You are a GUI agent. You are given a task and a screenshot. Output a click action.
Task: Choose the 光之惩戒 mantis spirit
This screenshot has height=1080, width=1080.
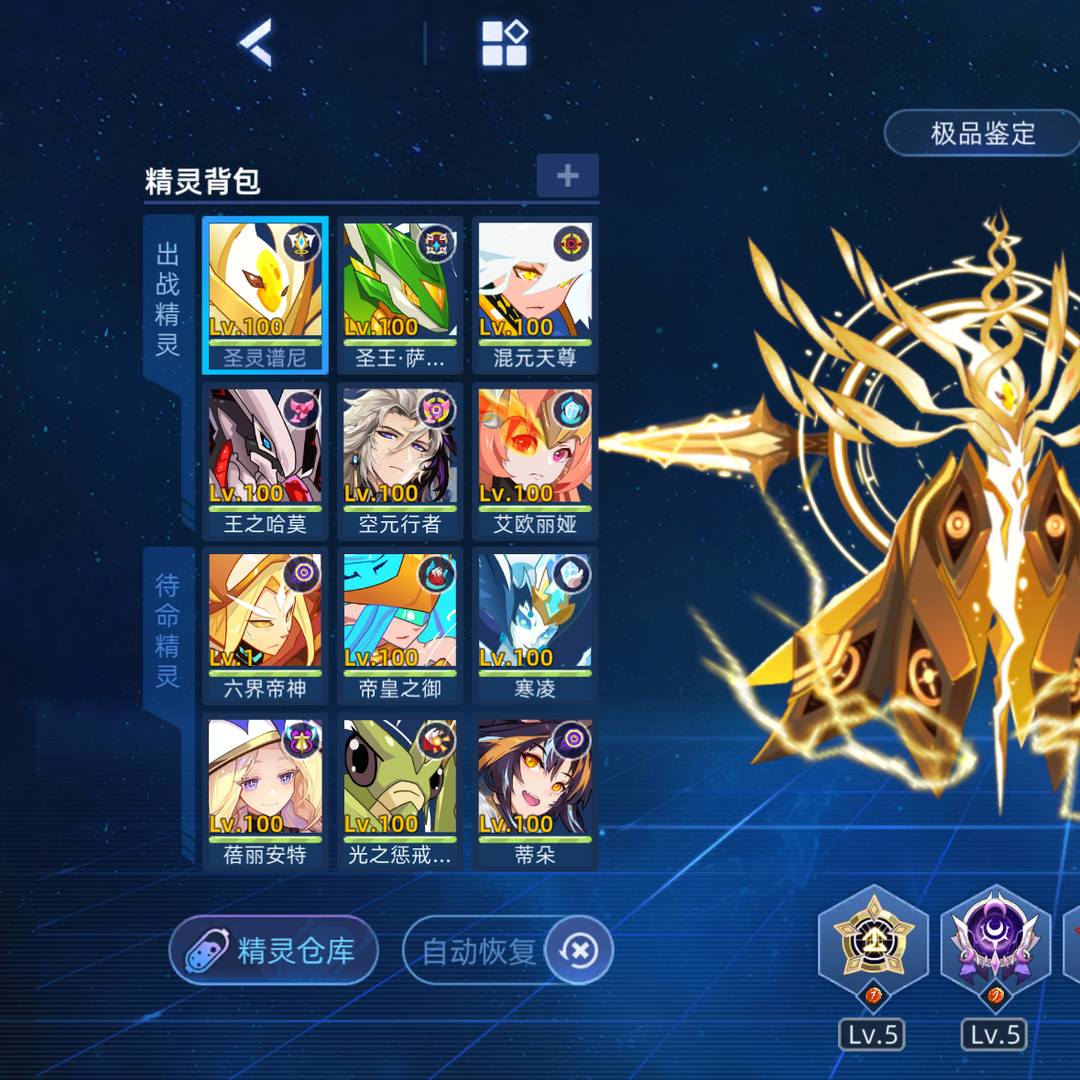click(x=400, y=792)
